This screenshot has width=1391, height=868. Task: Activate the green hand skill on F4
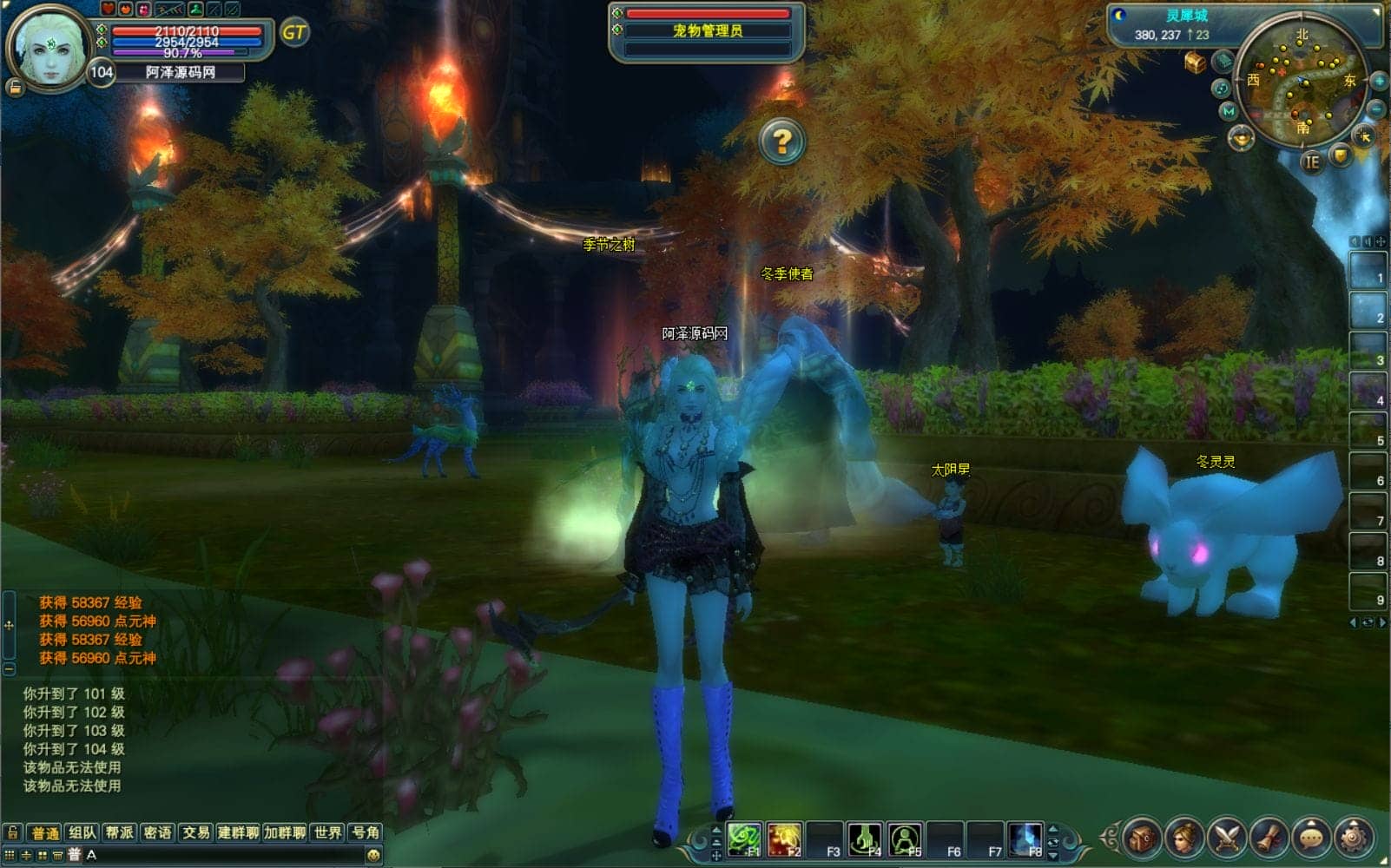(864, 839)
